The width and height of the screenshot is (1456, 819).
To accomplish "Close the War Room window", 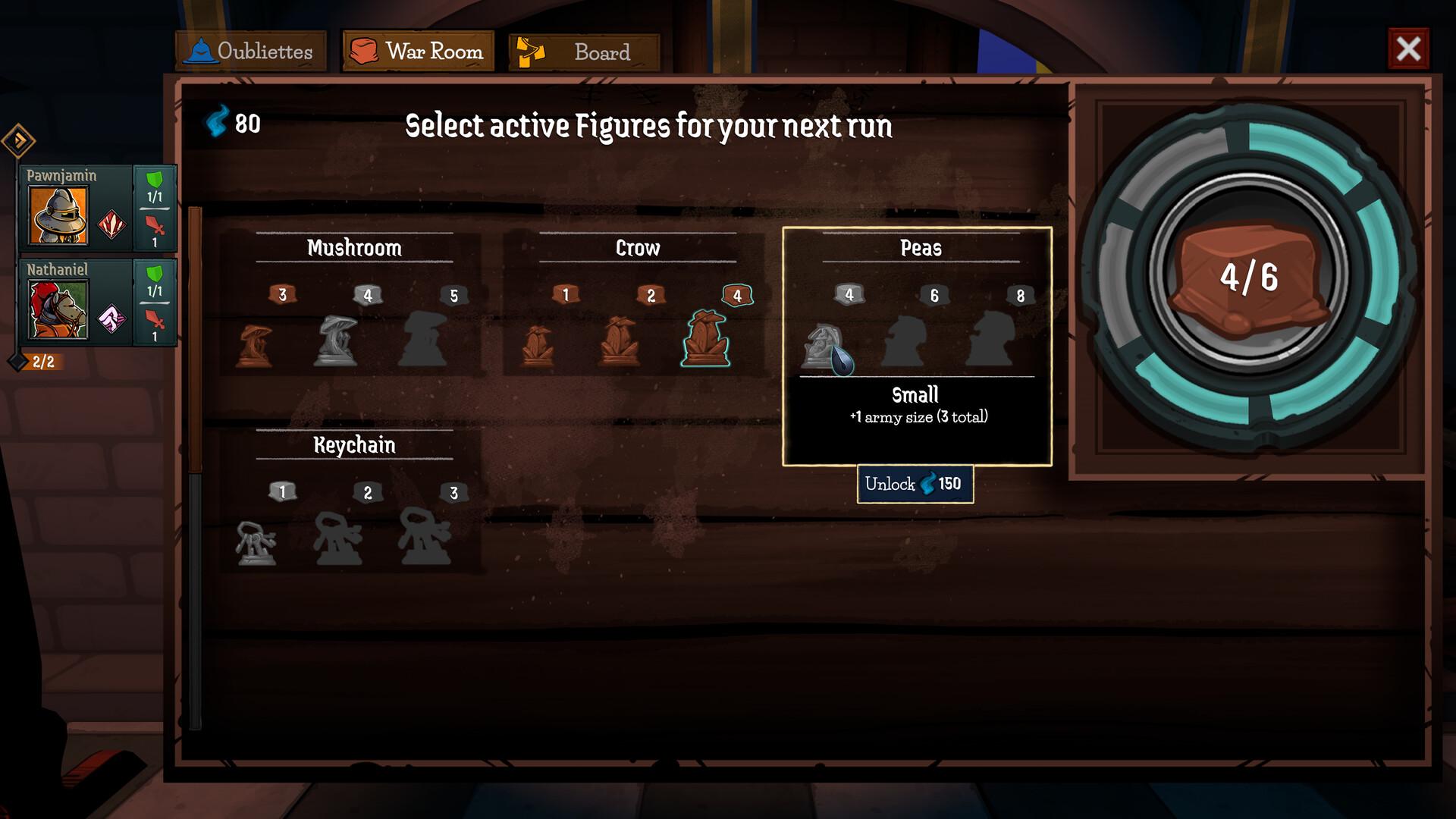I will [x=1409, y=48].
